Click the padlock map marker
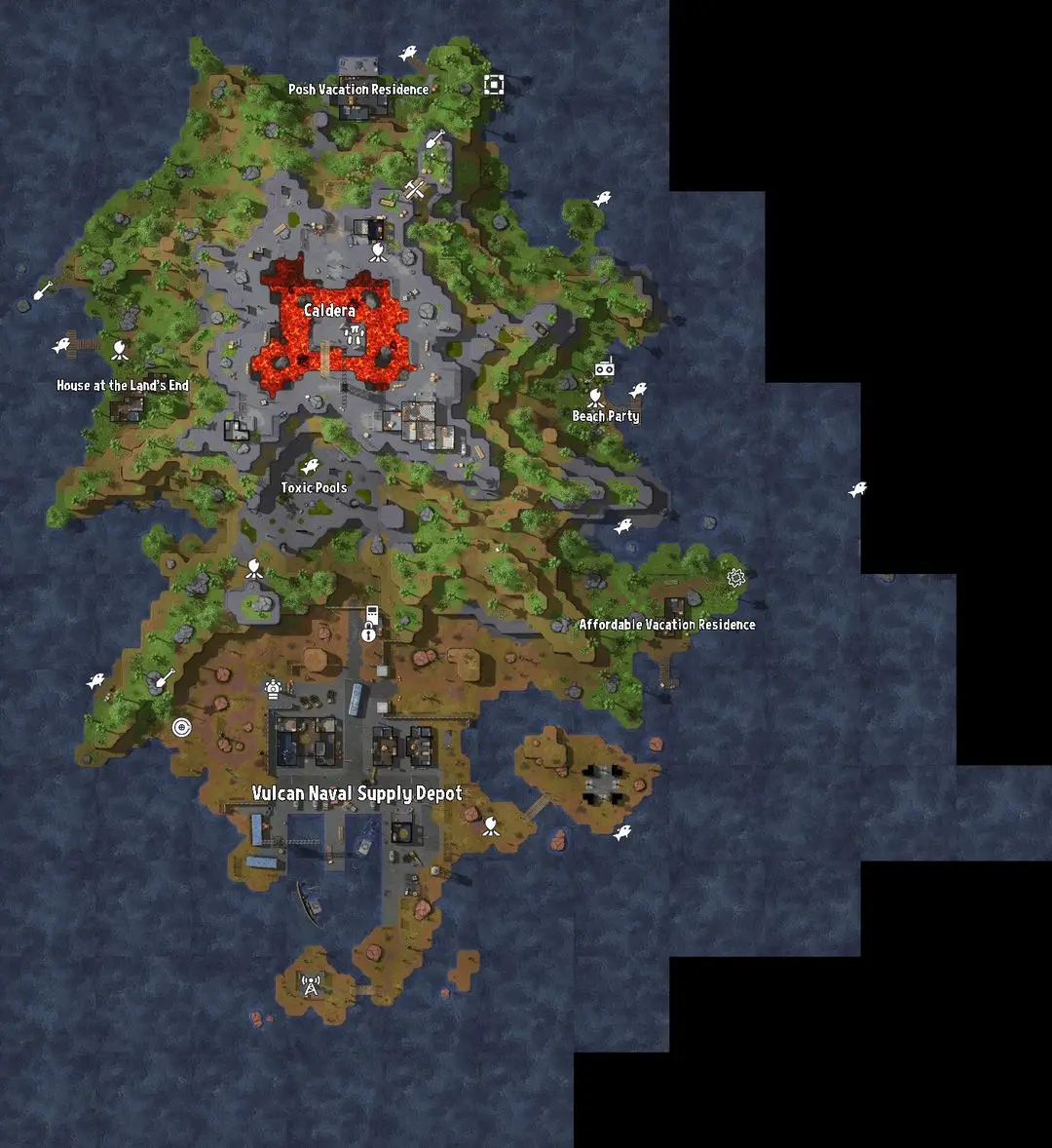Viewport: 1052px width, 1148px height. pyautogui.click(x=368, y=633)
